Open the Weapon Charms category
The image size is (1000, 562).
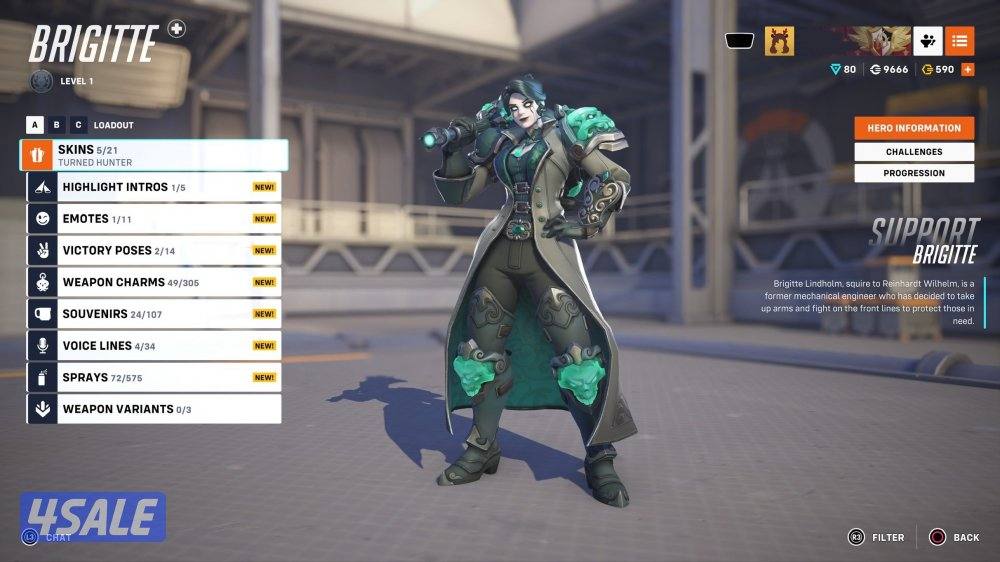(154, 282)
